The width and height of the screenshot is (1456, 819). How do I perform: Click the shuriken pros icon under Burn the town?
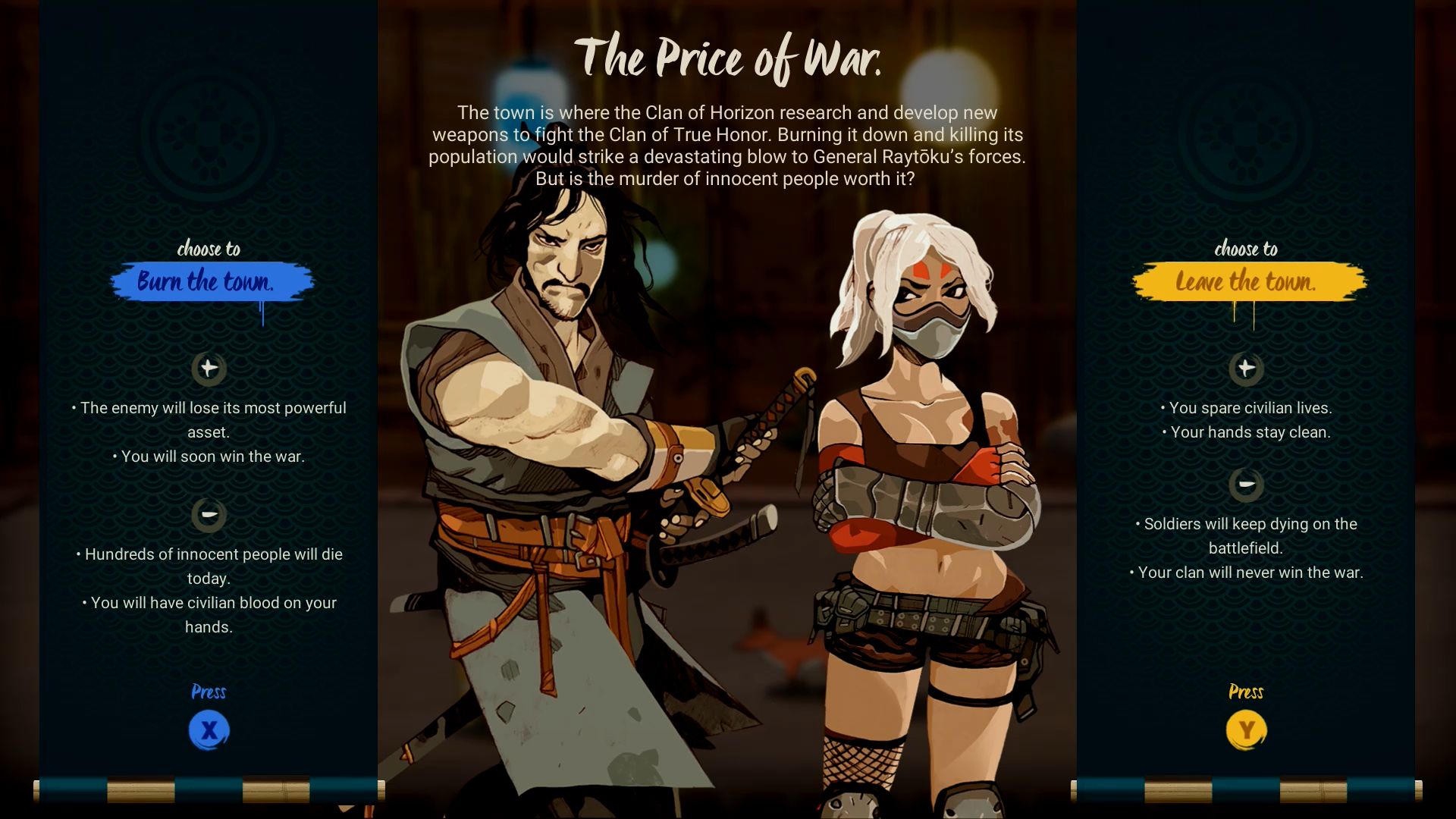coord(209,369)
